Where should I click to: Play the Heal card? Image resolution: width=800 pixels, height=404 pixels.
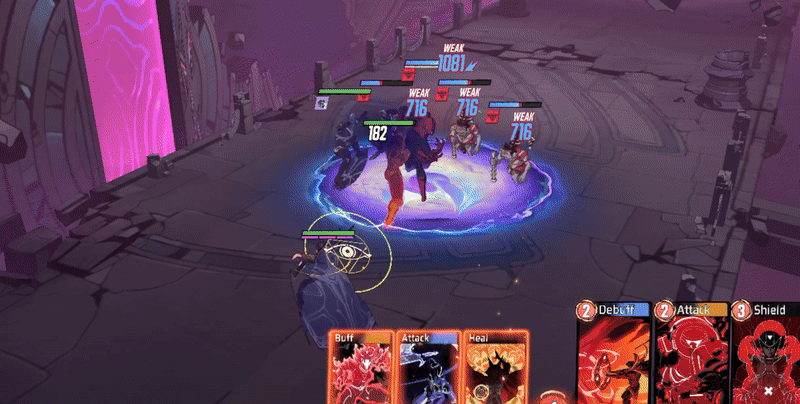[492, 369]
